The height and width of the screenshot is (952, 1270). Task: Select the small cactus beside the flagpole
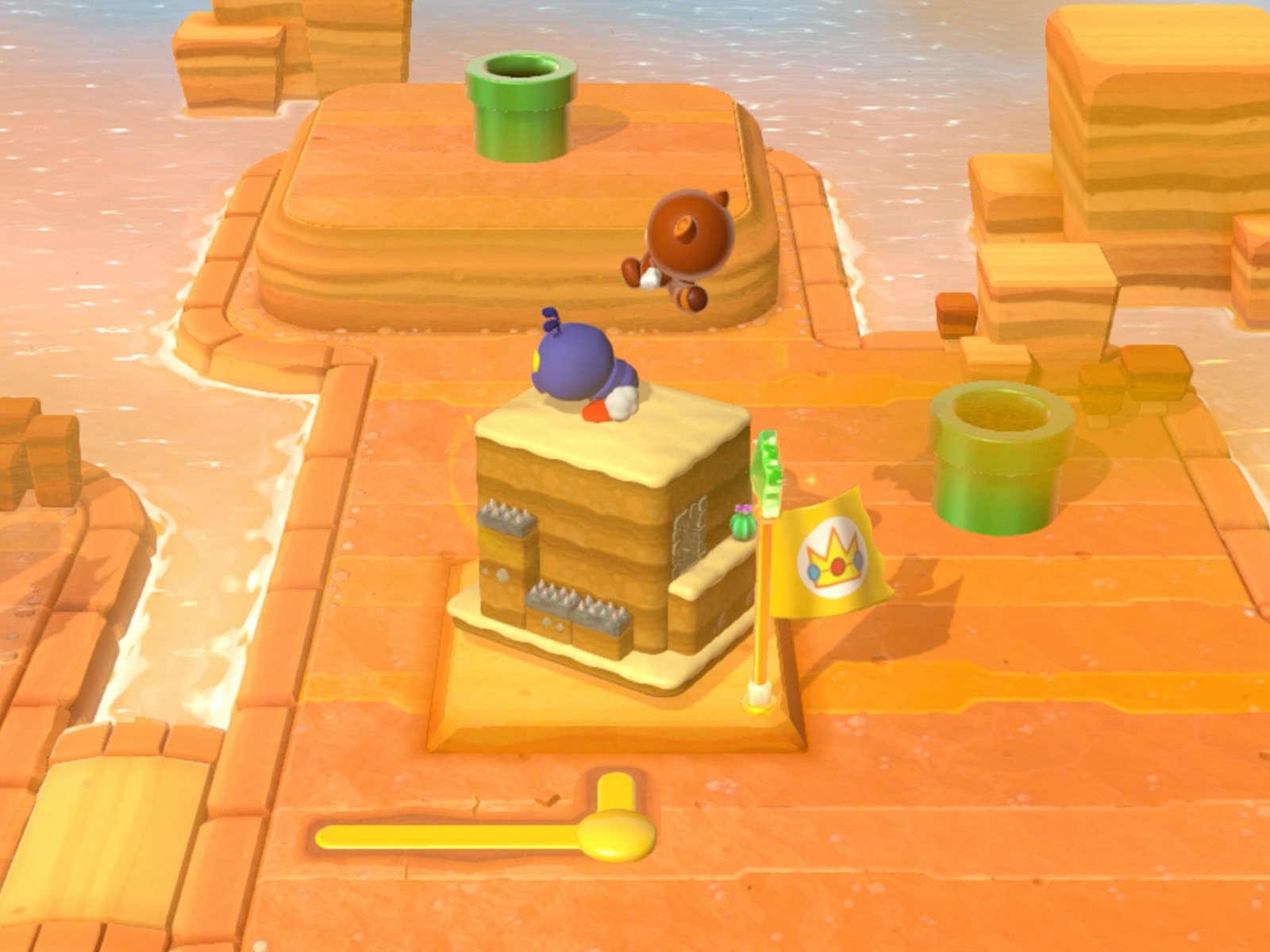click(742, 525)
